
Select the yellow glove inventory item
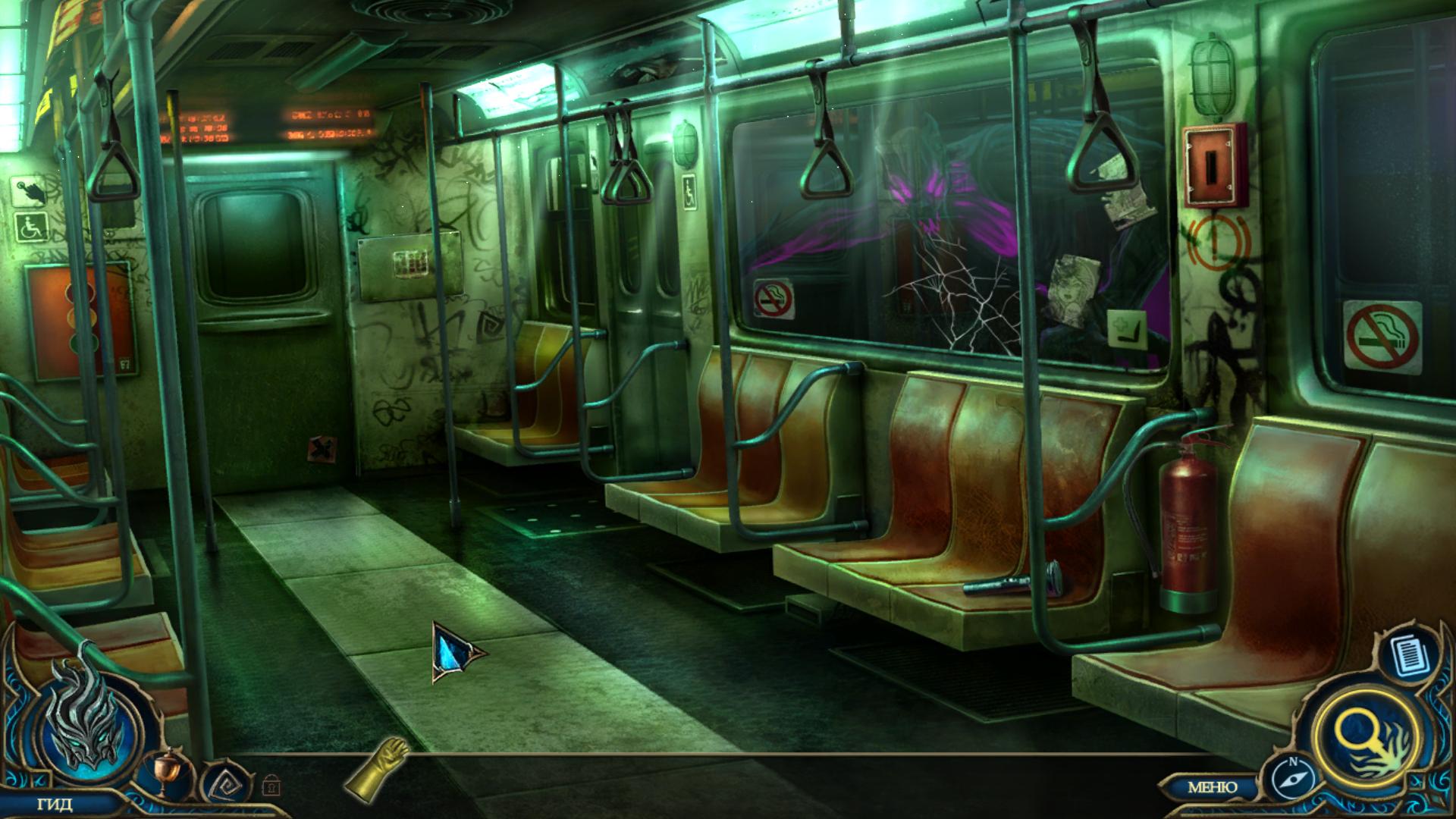pyautogui.click(x=376, y=766)
